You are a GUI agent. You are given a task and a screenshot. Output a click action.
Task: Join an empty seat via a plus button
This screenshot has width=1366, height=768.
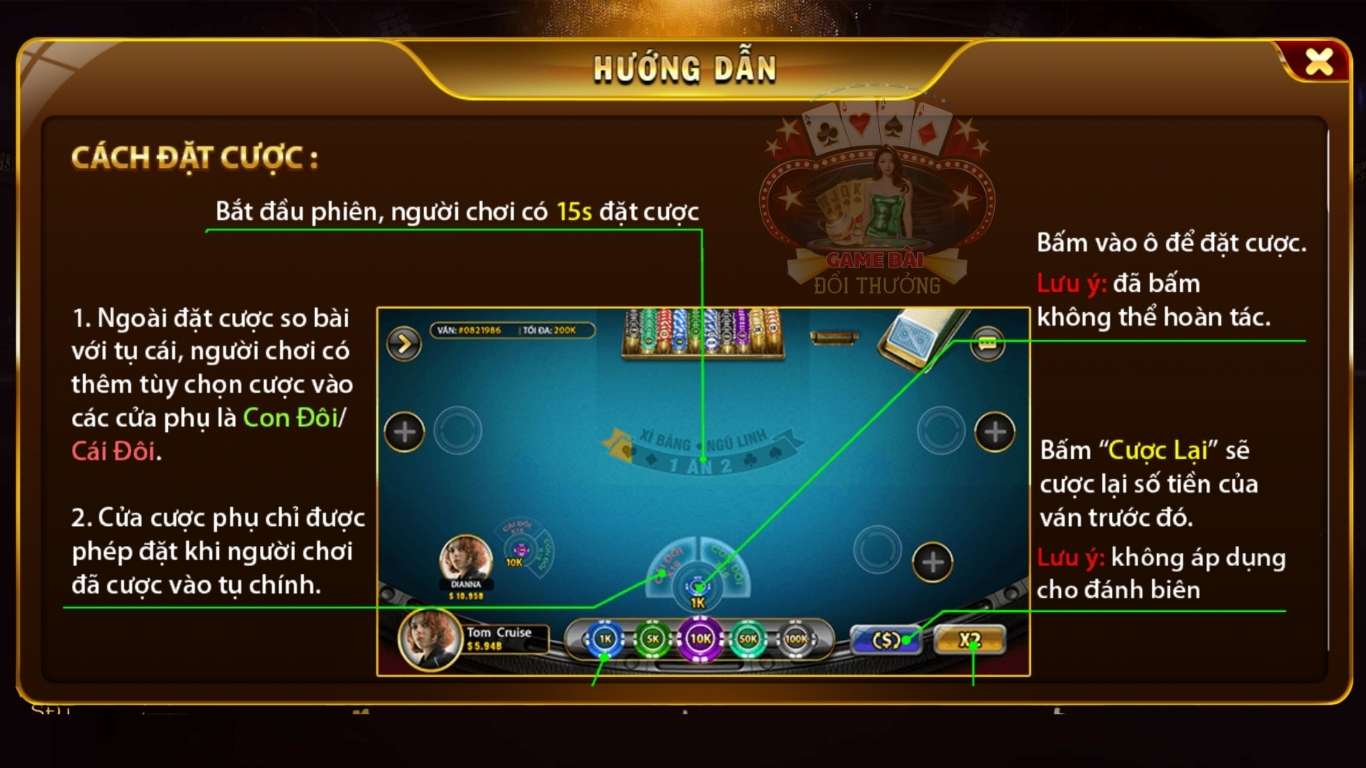click(996, 429)
